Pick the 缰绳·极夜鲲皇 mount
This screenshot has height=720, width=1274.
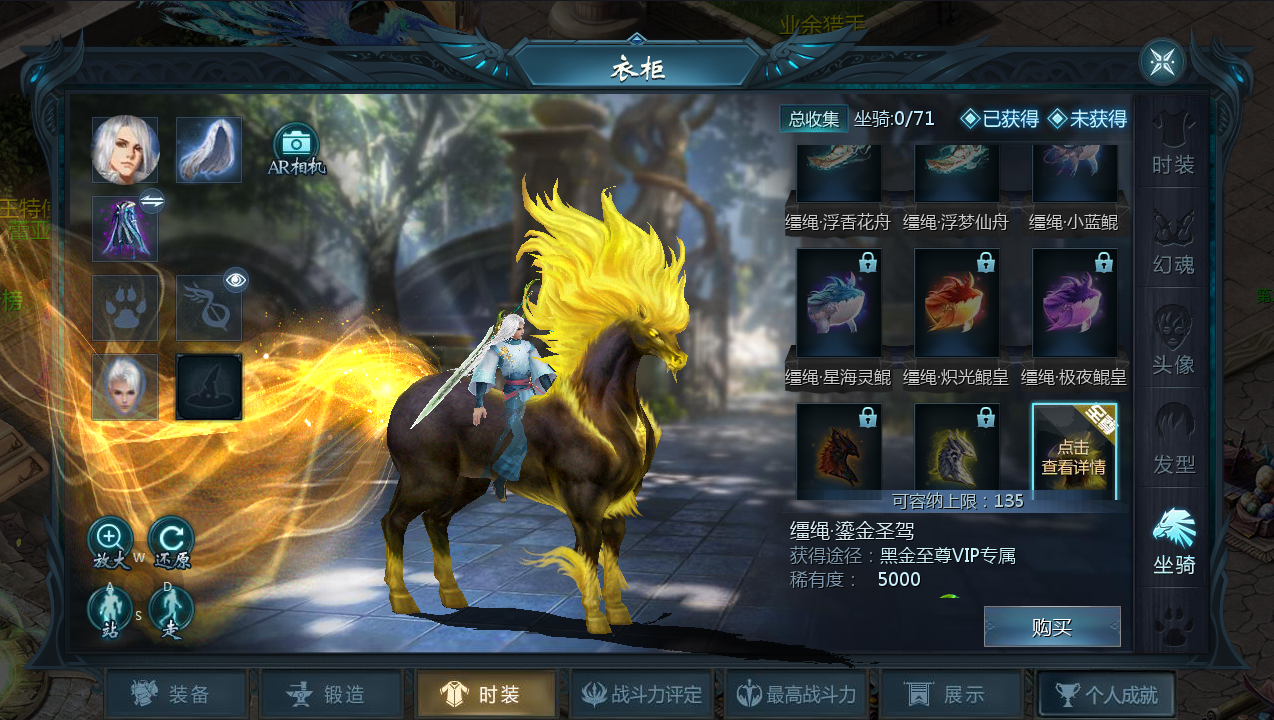tap(1075, 303)
